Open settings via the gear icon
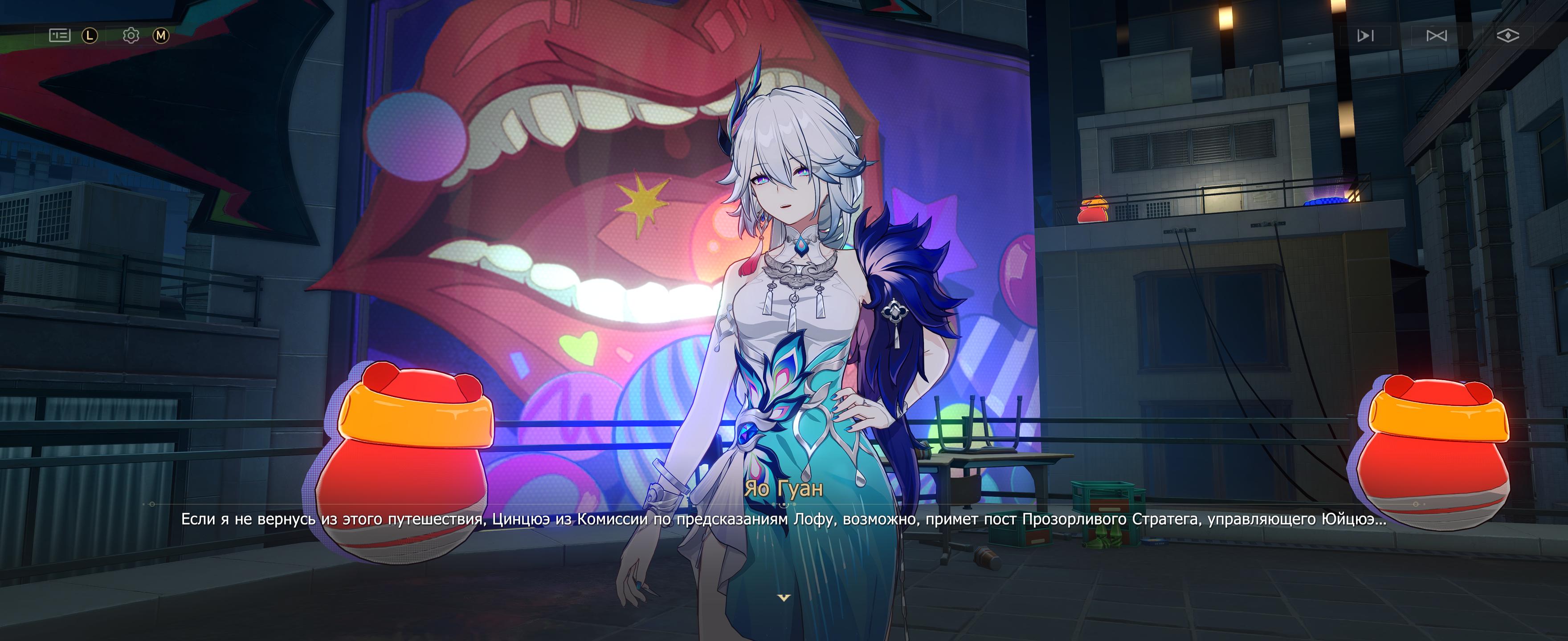The width and height of the screenshot is (1568, 641). point(131,35)
